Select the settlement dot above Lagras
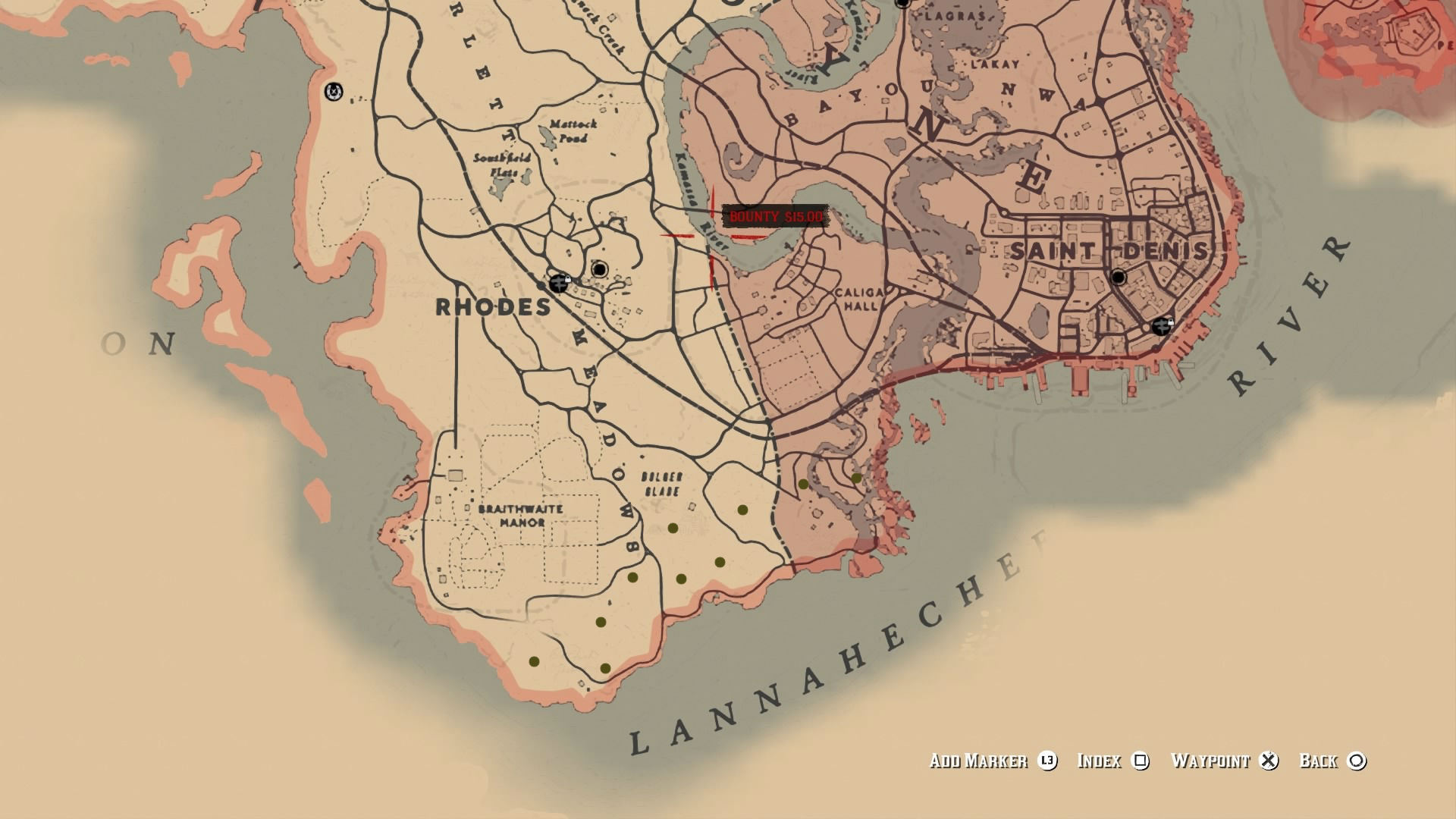The image size is (1456, 819). pyautogui.click(x=902, y=5)
